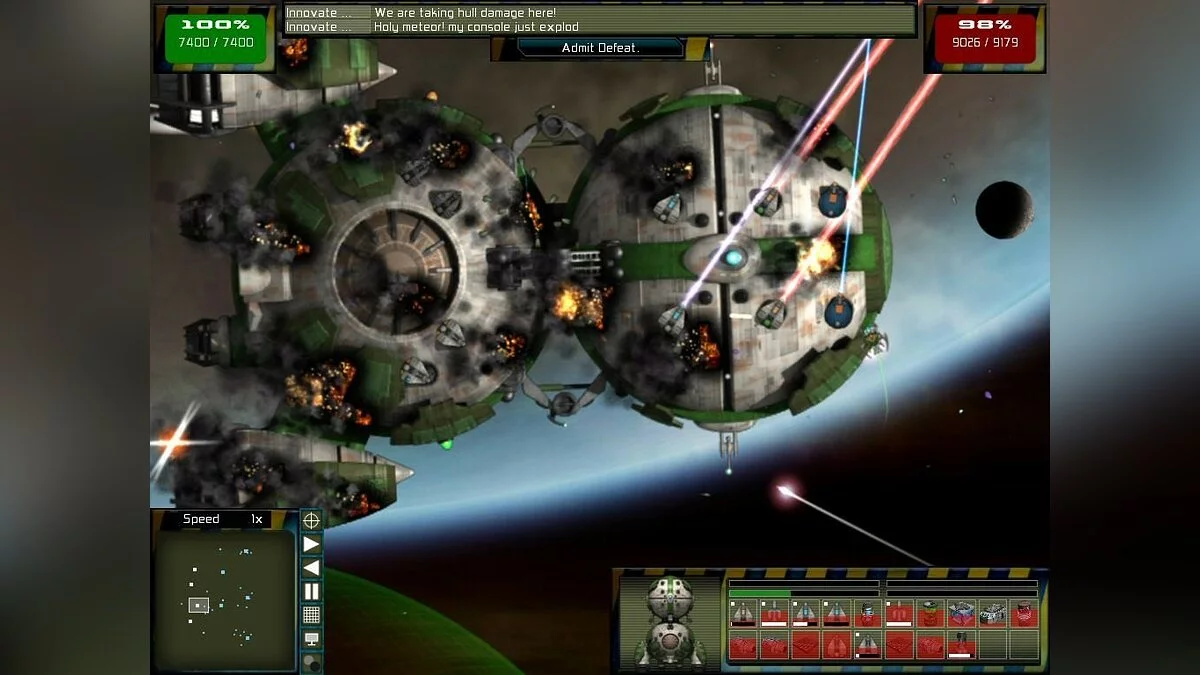
Task: Select the blue-topped module icon
Action: (962, 613)
